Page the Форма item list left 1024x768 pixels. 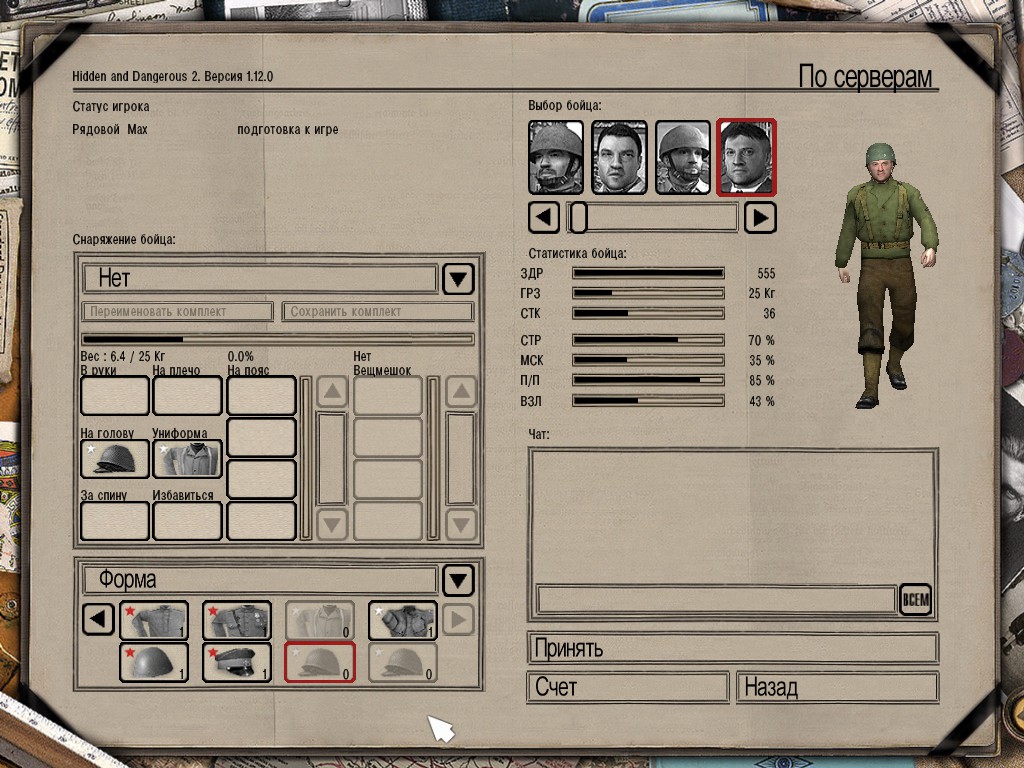point(97,620)
